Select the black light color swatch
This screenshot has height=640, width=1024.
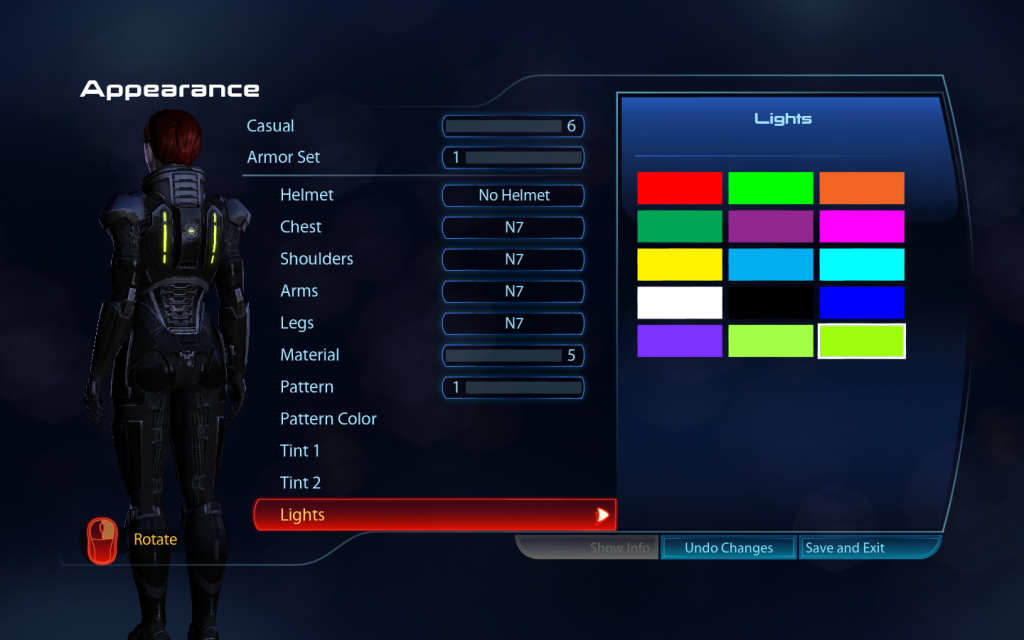770,302
